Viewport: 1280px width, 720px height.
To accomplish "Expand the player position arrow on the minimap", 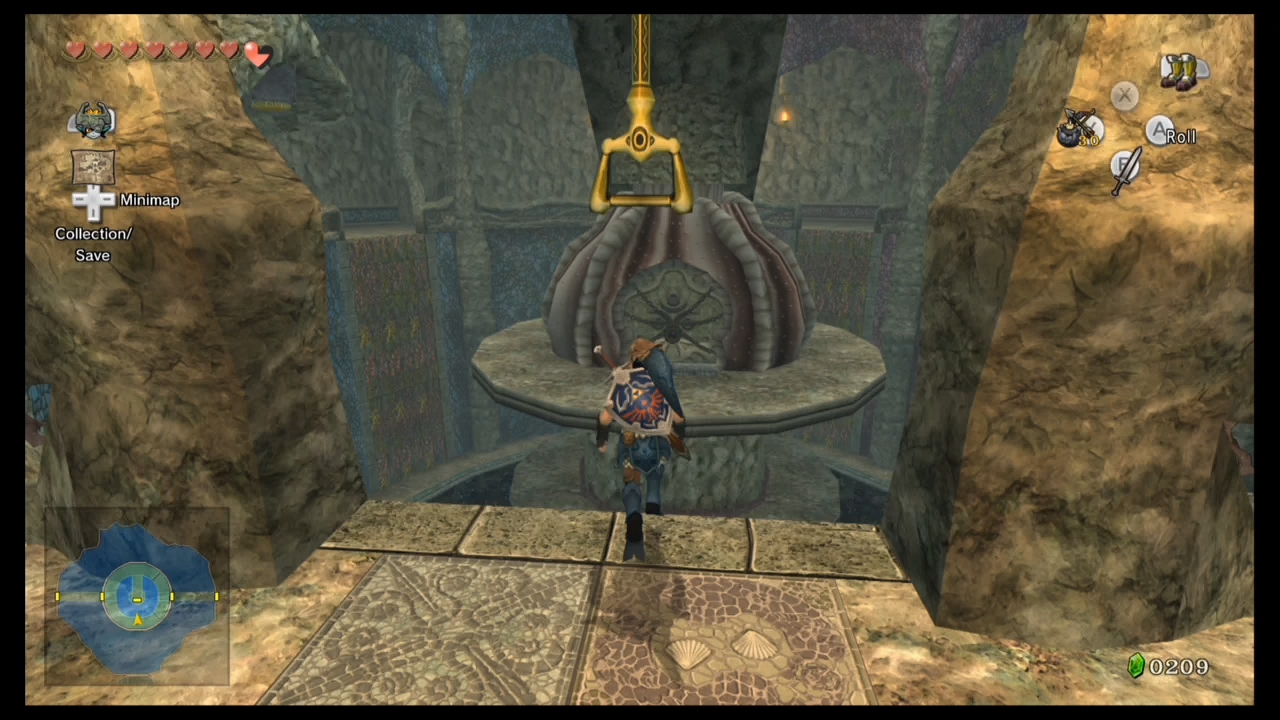I will (137, 620).
